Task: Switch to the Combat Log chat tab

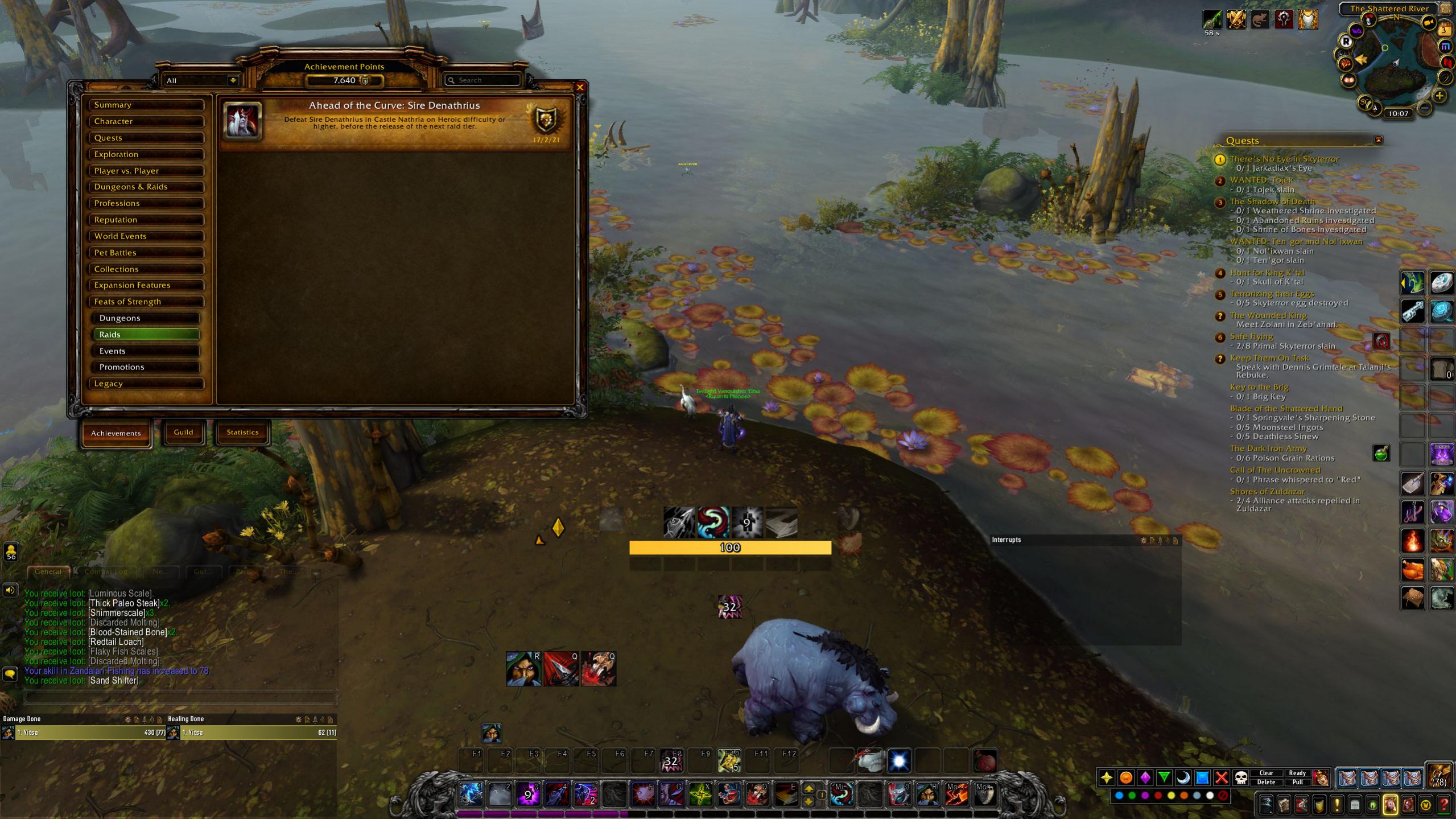Action: 105,571
